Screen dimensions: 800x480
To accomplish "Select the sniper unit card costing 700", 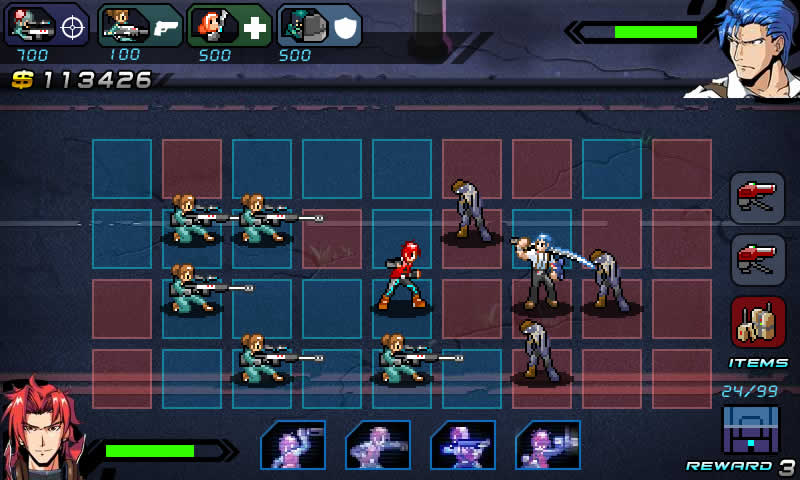I will tap(48, 25).
